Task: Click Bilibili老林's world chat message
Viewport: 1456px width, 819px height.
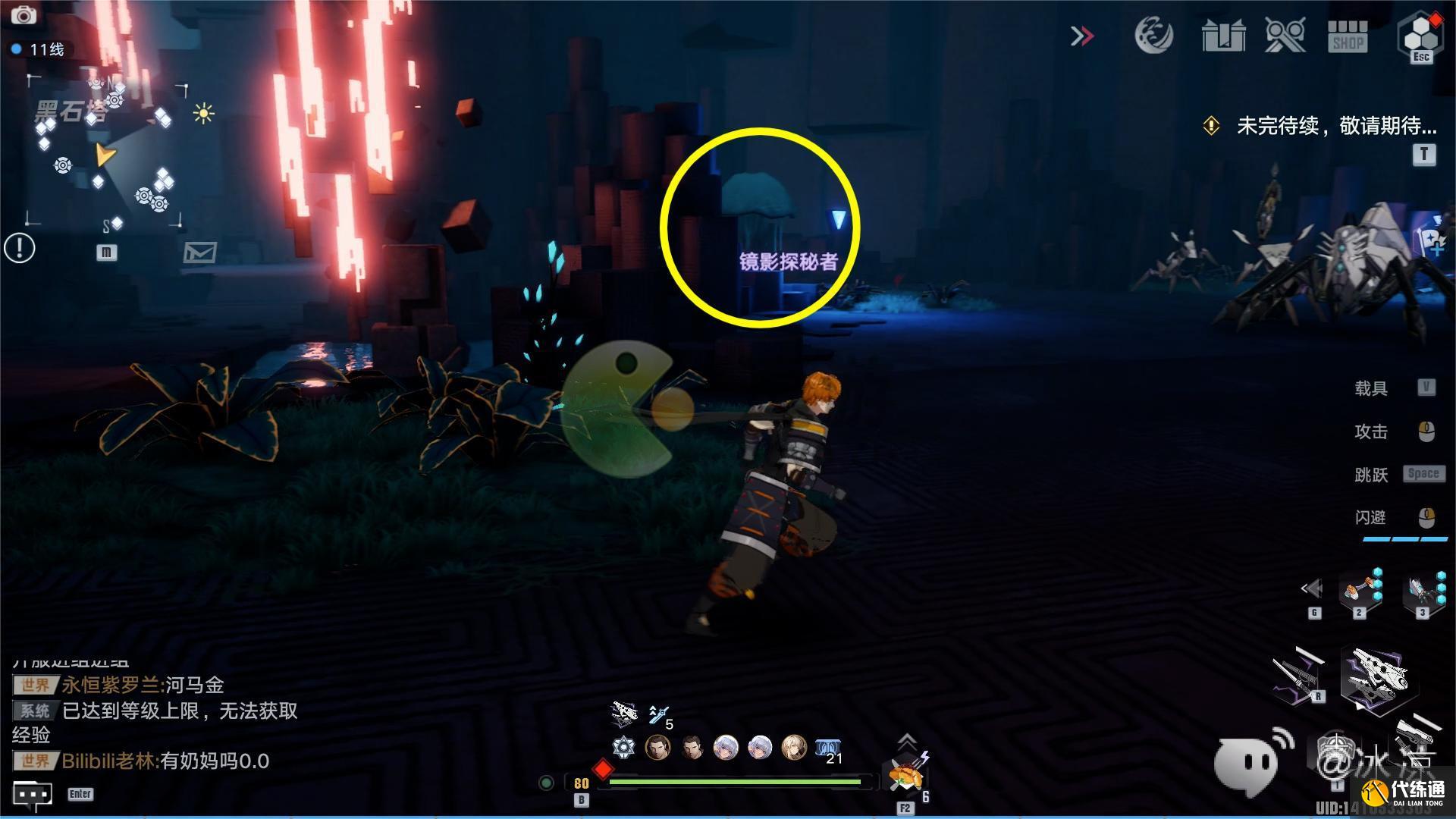Action: (x=165, y=761)
